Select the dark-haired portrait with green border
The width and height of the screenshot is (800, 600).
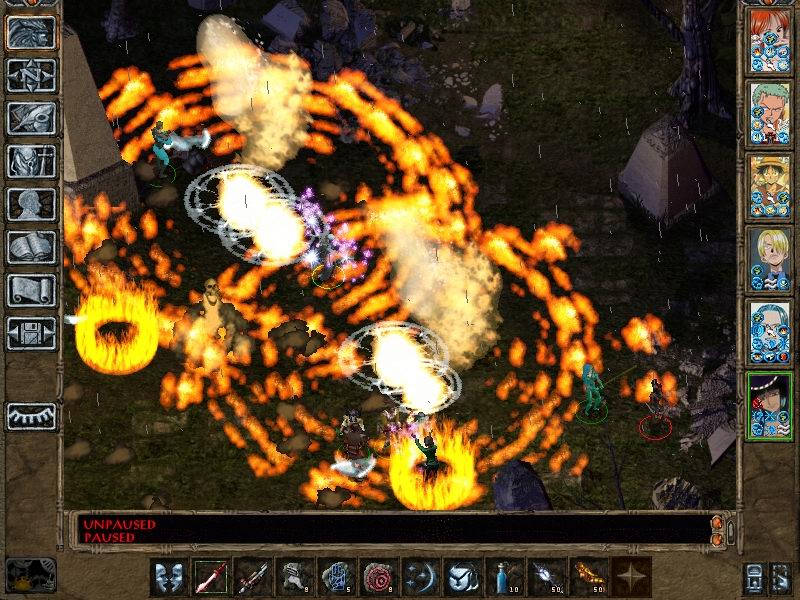point(769,405)
